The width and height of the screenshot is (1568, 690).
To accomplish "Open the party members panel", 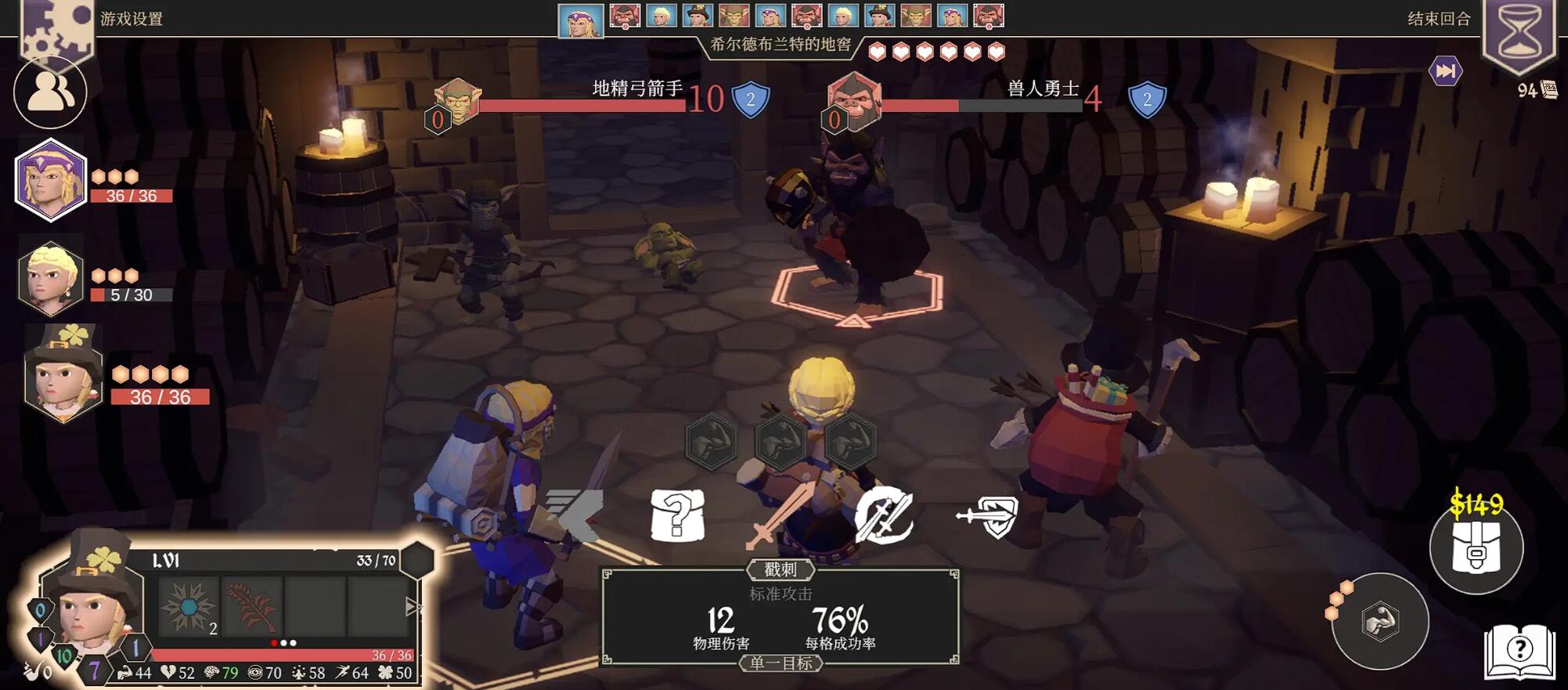I will tap(50, 93).
